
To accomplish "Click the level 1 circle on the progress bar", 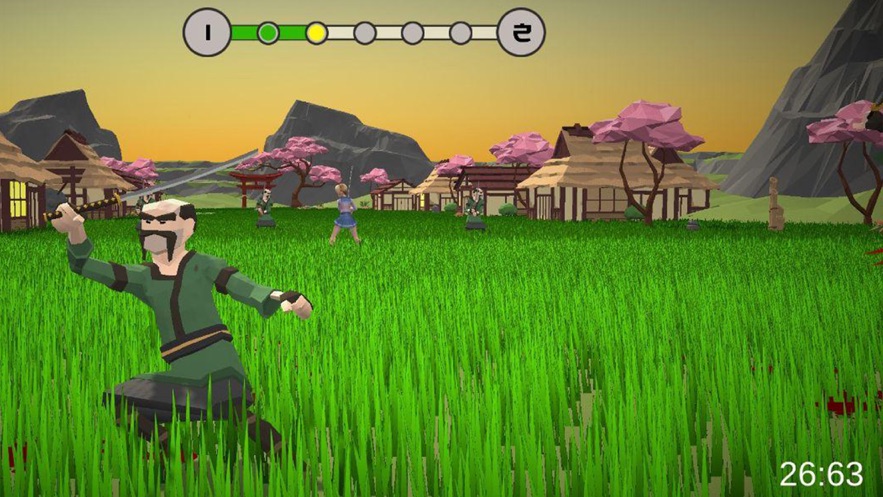I will pos(207,32).
